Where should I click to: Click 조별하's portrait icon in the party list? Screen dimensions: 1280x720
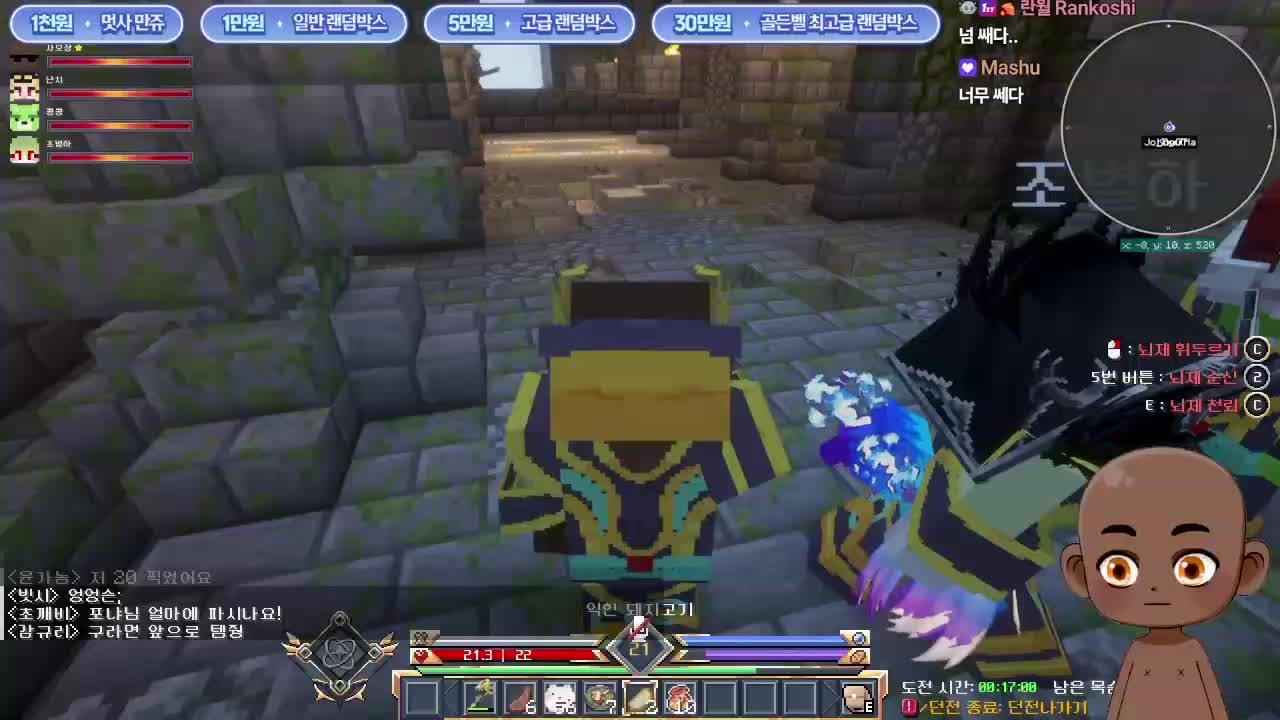tap(23, 150)
